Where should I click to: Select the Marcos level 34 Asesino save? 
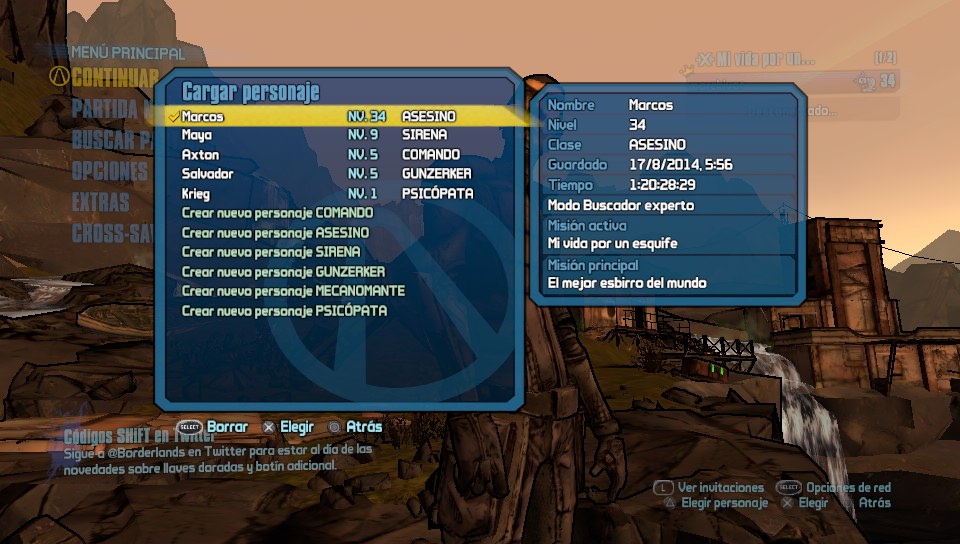tap(318, 117)
